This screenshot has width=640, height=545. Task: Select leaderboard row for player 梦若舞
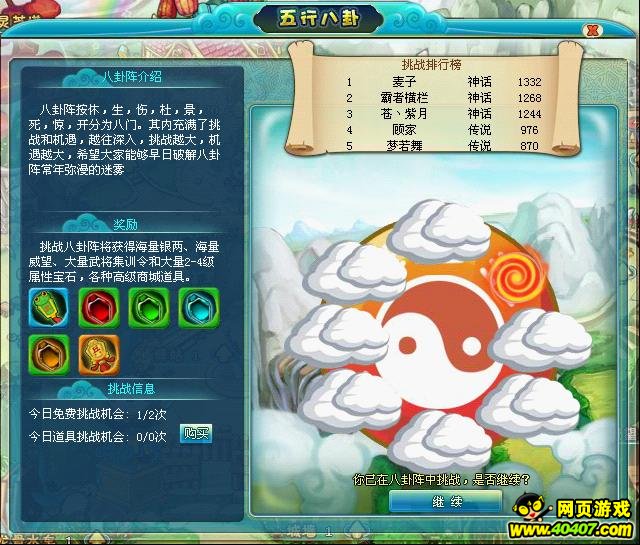[x=445, y=146]
